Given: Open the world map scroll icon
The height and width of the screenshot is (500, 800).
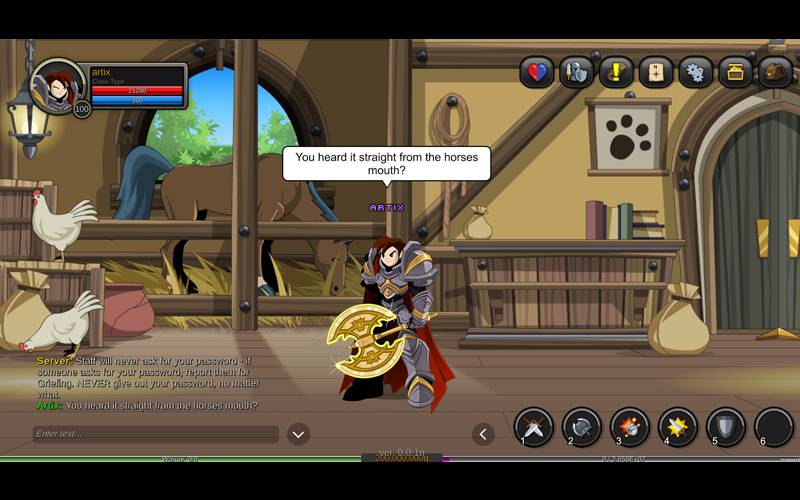Looking at the screenshot, I should click(x=656, y=72).
